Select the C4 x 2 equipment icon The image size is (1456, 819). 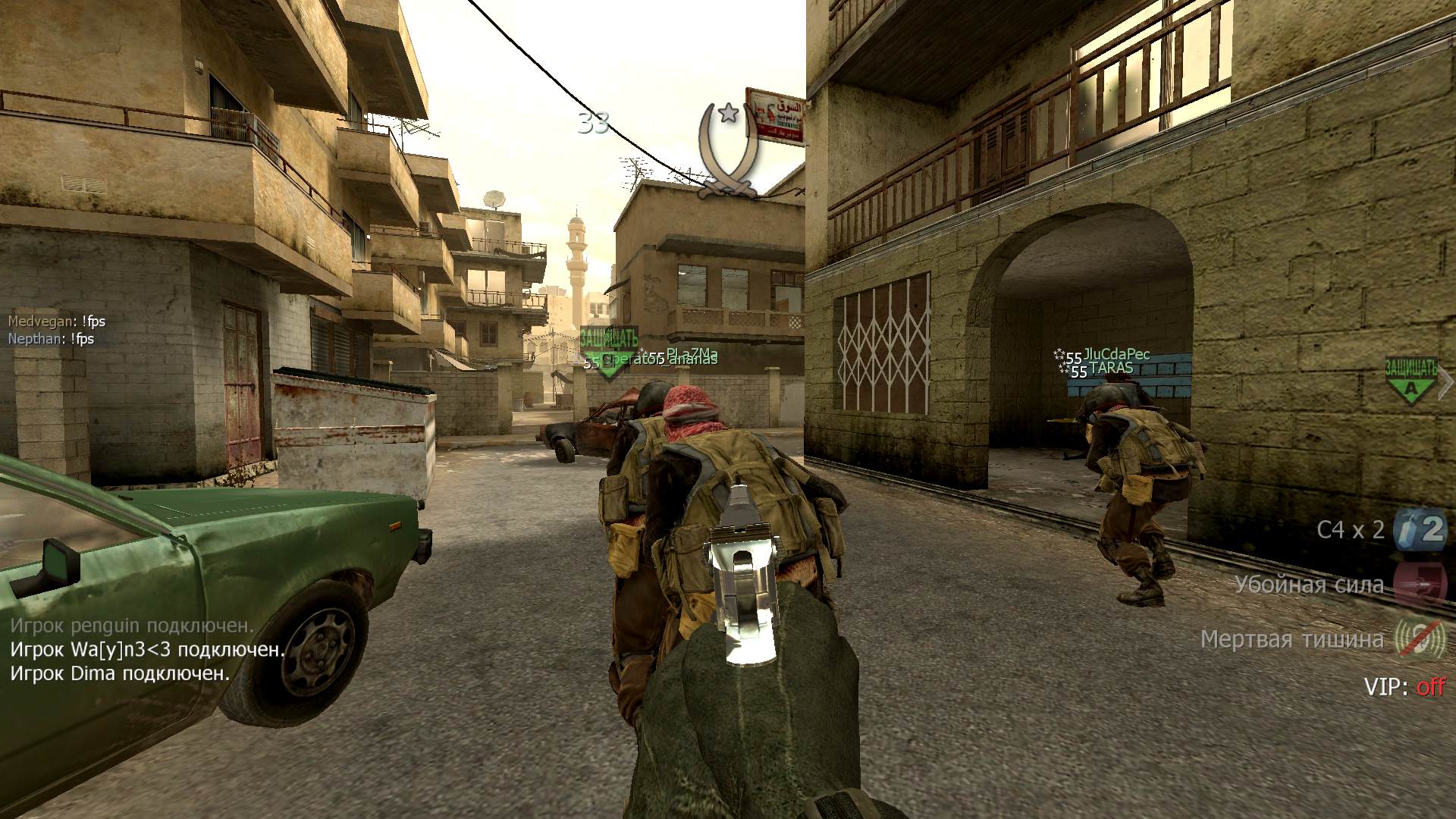tap(1420, 529)
